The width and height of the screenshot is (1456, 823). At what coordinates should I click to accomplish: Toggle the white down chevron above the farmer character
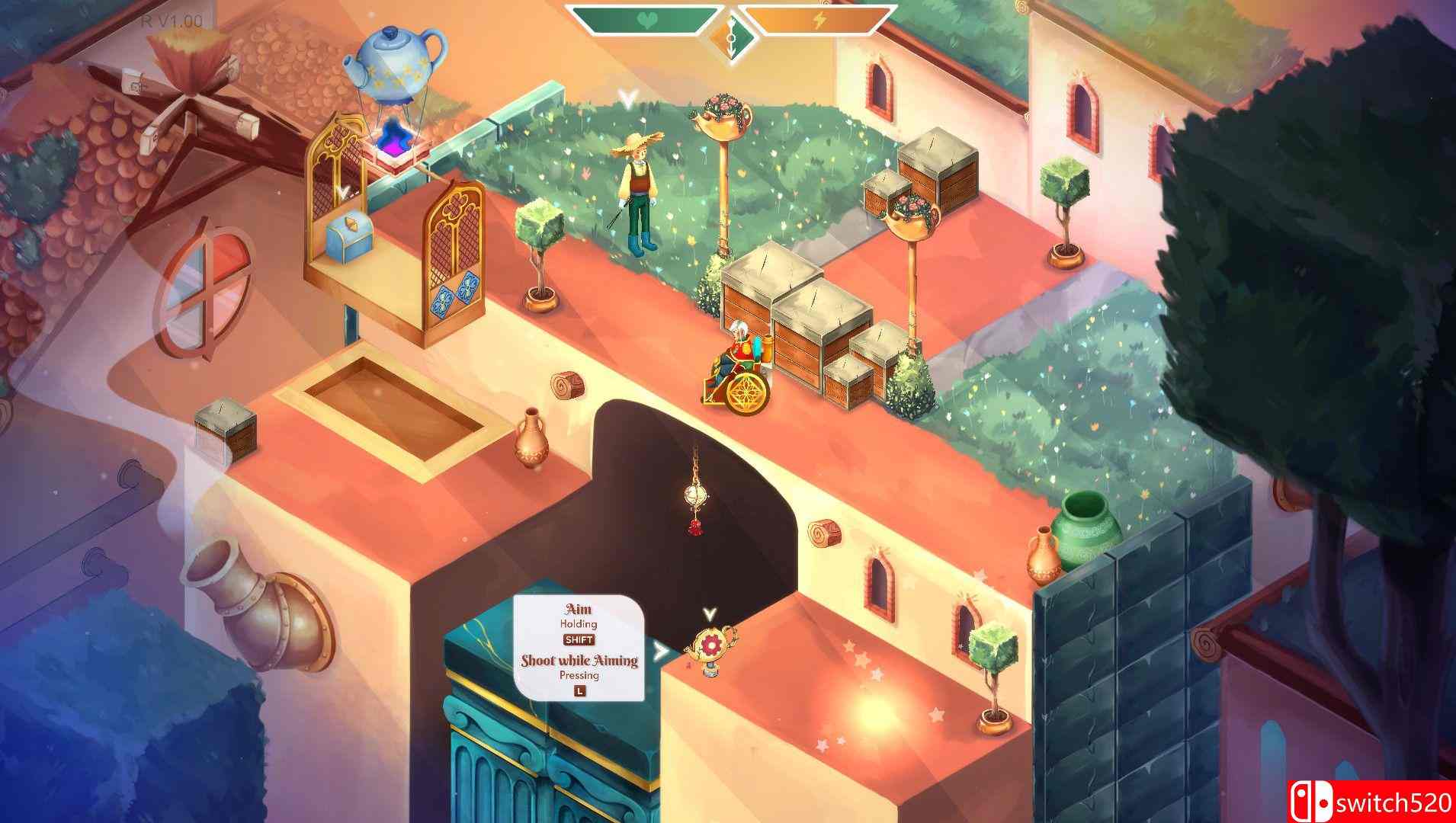(x=627, y=98)
